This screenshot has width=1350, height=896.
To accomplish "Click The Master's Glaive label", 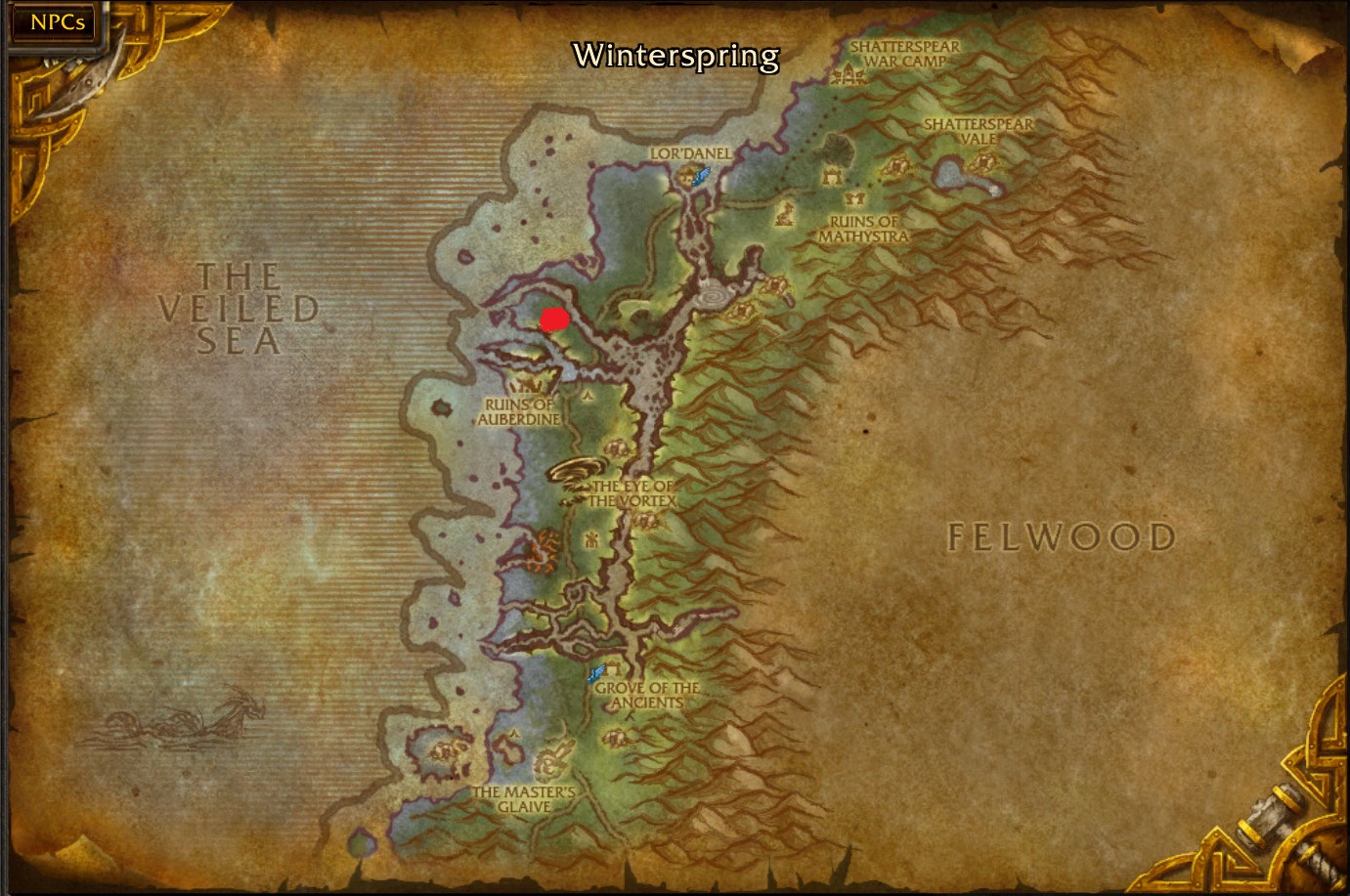I will pyautogui.click(x=526, y=799).
